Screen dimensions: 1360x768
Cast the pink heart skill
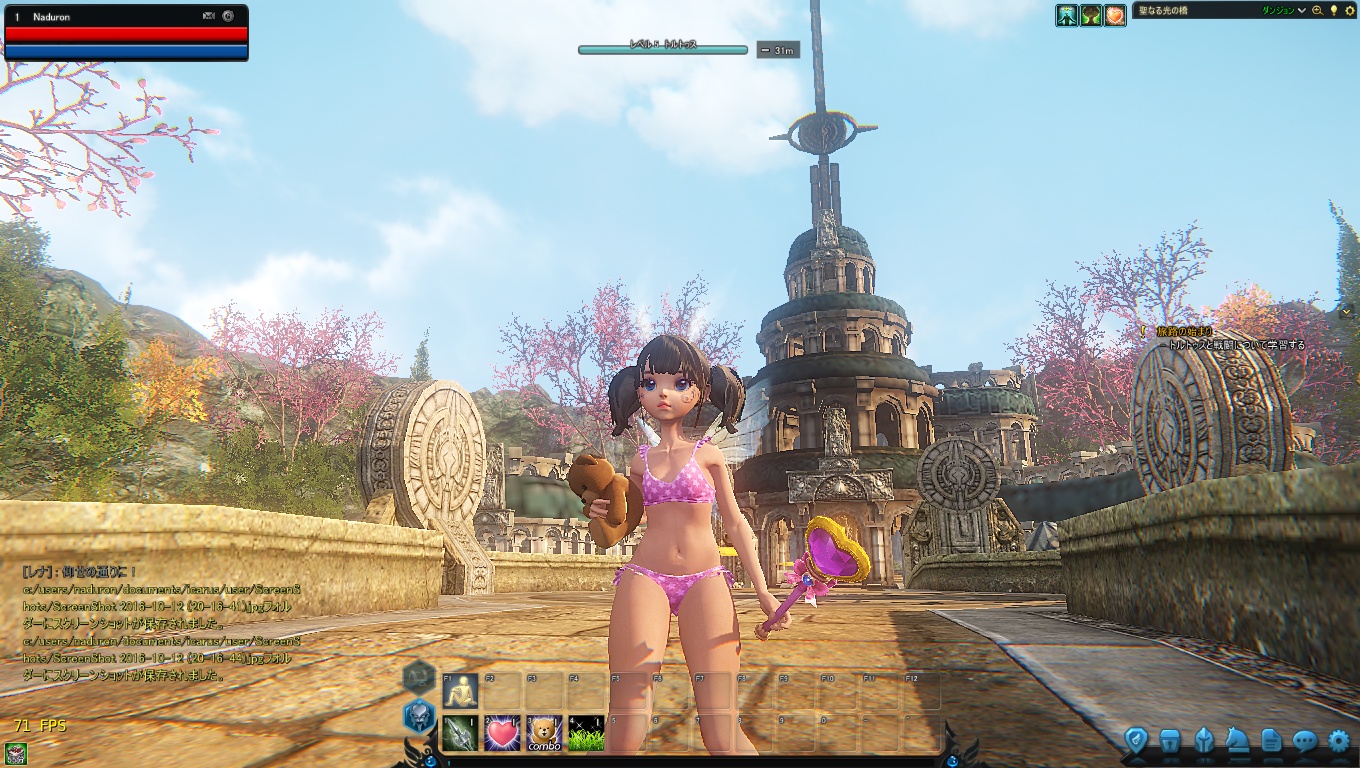coord(502,733)
